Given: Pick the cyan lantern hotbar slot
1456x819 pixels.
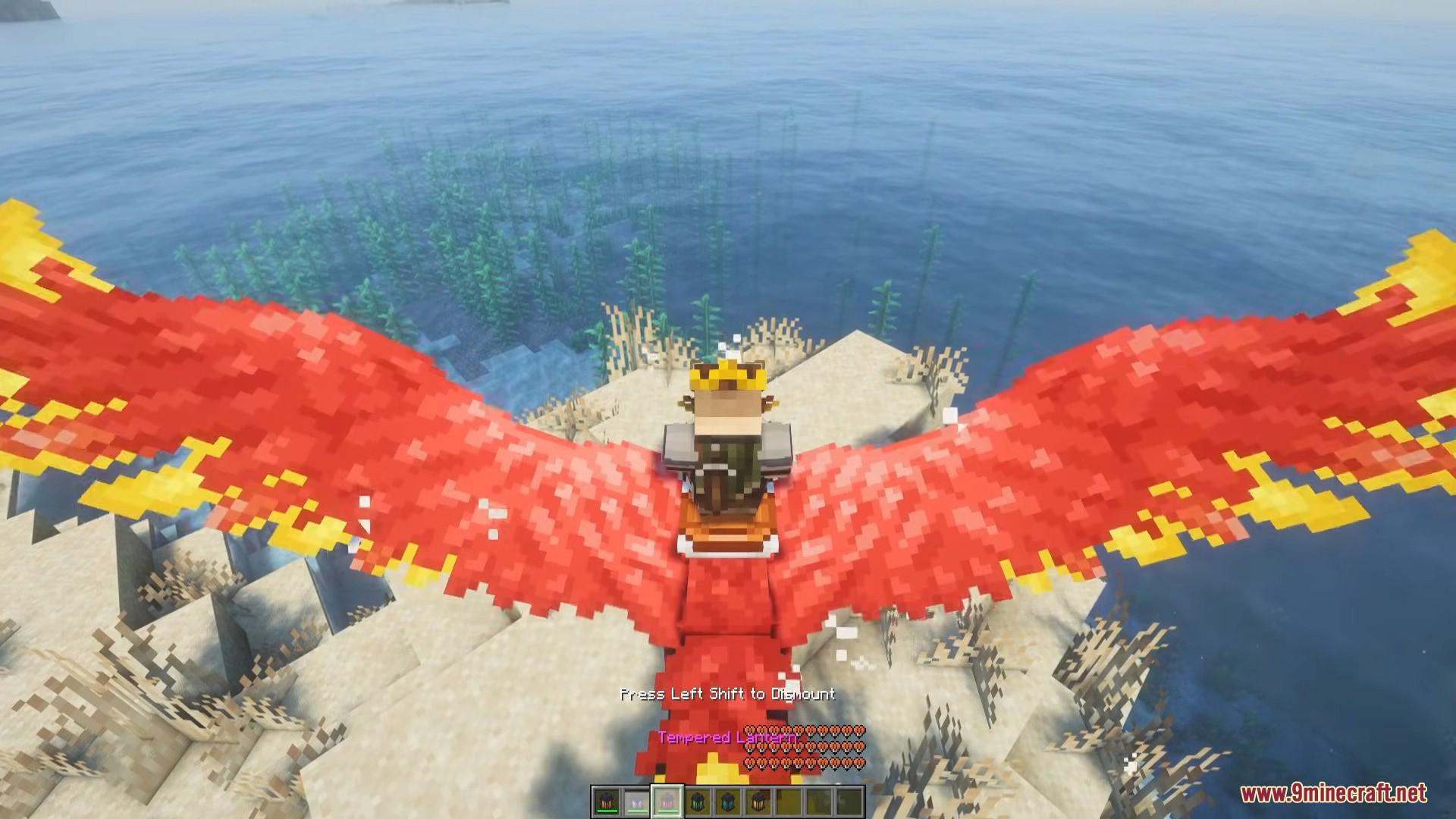Looking at the screenshot, I should pyautogui.click(x=728, y=802).
